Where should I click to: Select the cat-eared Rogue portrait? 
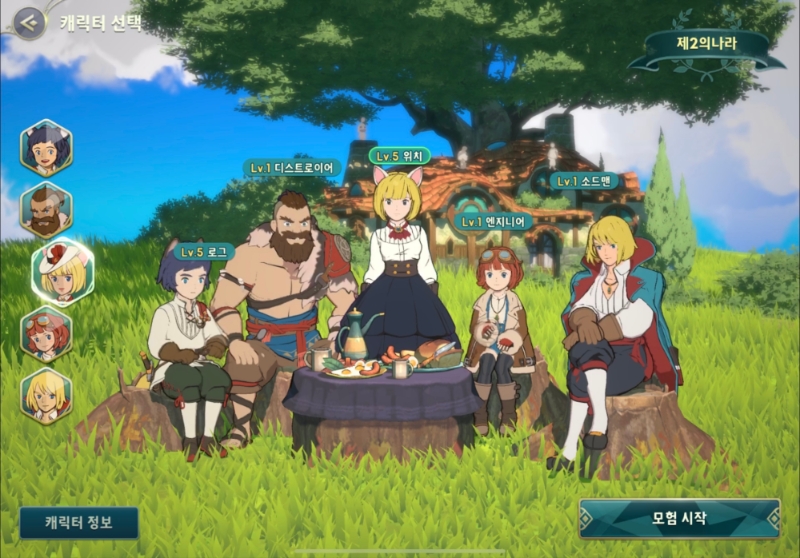[46, 148]
